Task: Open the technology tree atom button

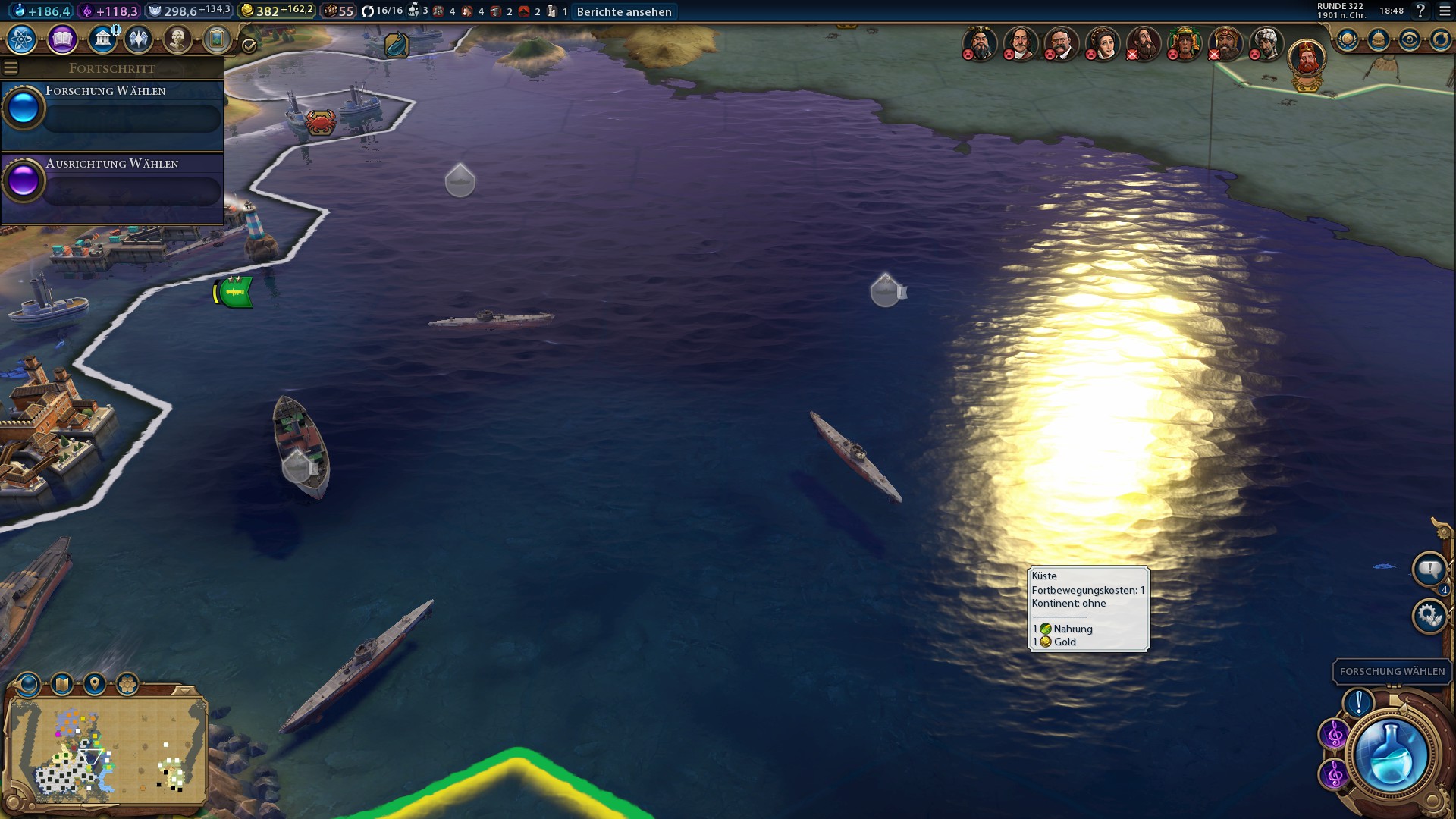Action: 22,39
